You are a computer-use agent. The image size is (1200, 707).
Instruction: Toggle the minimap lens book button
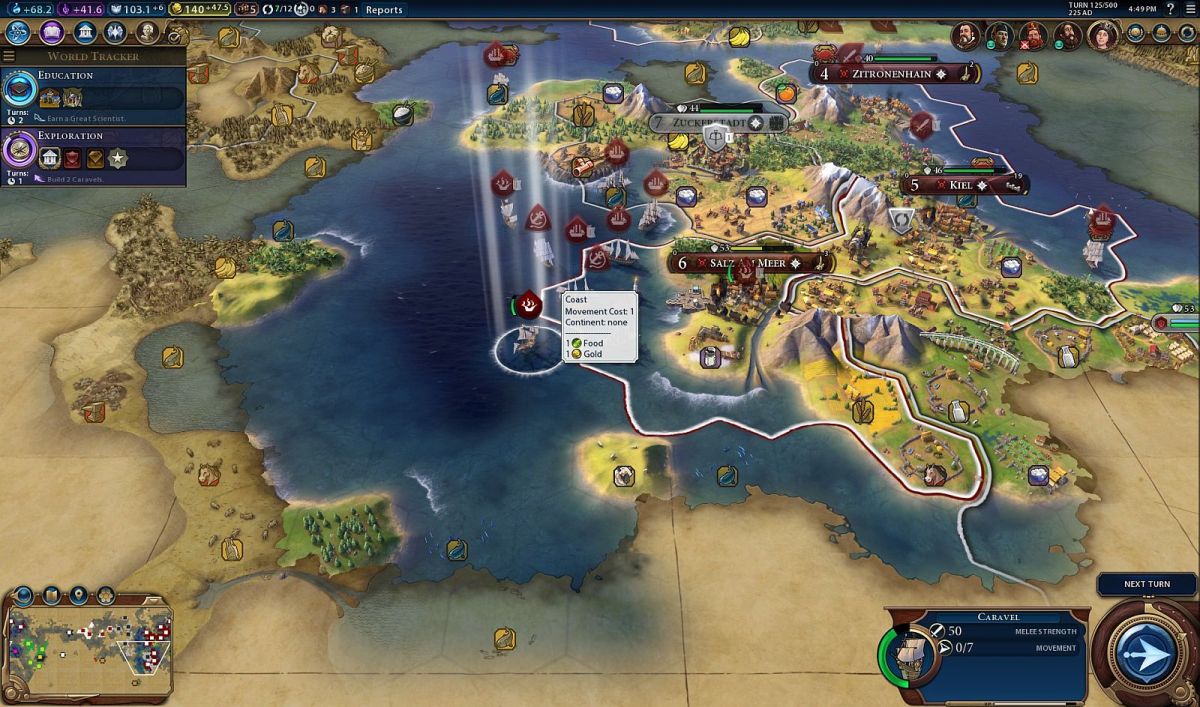point(52,597)
